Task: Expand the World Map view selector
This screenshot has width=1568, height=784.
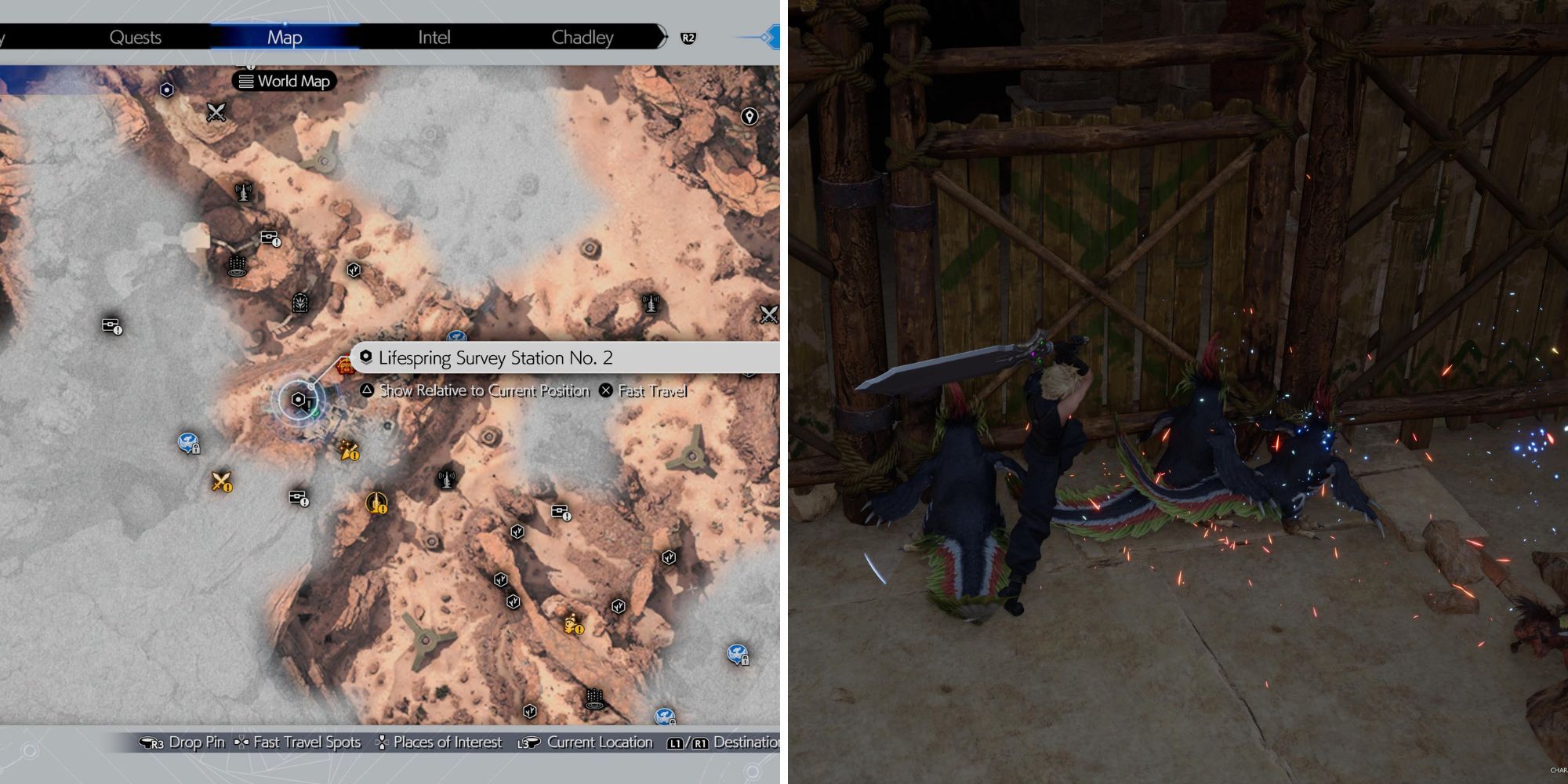Action: (284, 82)
